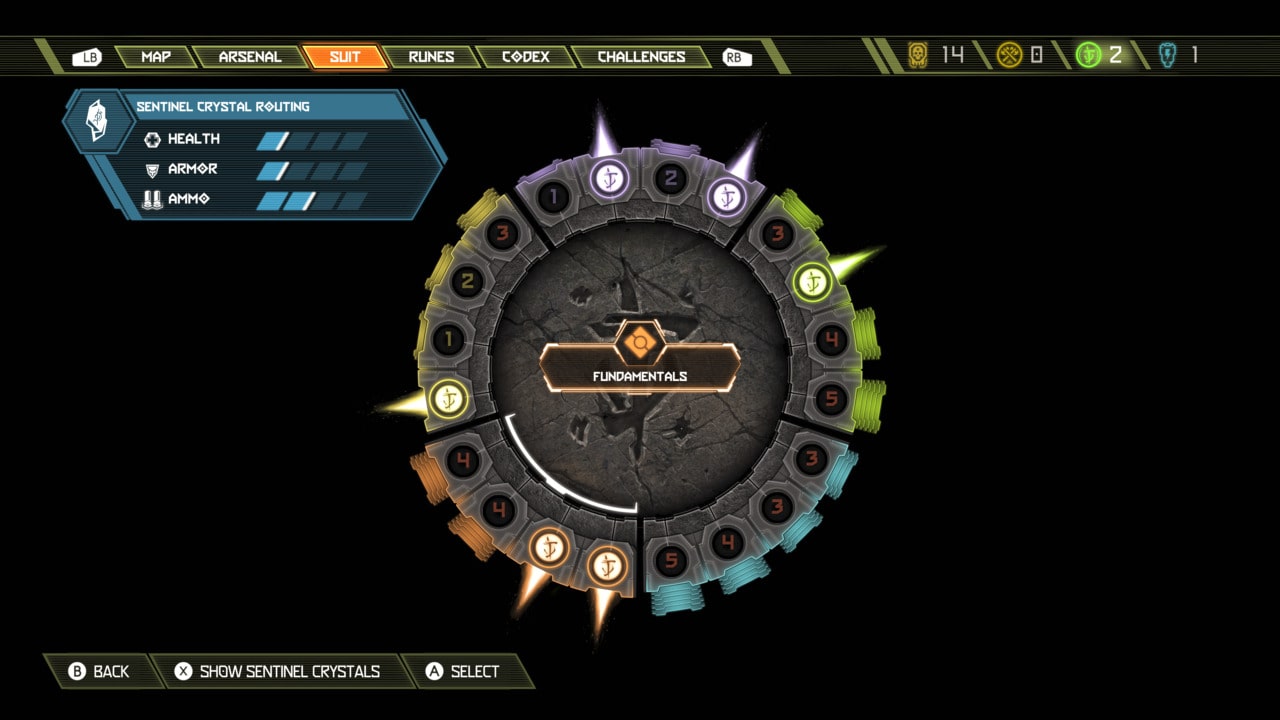Image resolution: width=1280 pixels, height=720 pixels.
Task: Pick the yellow section node costing 1
Action: pos(448,340)
